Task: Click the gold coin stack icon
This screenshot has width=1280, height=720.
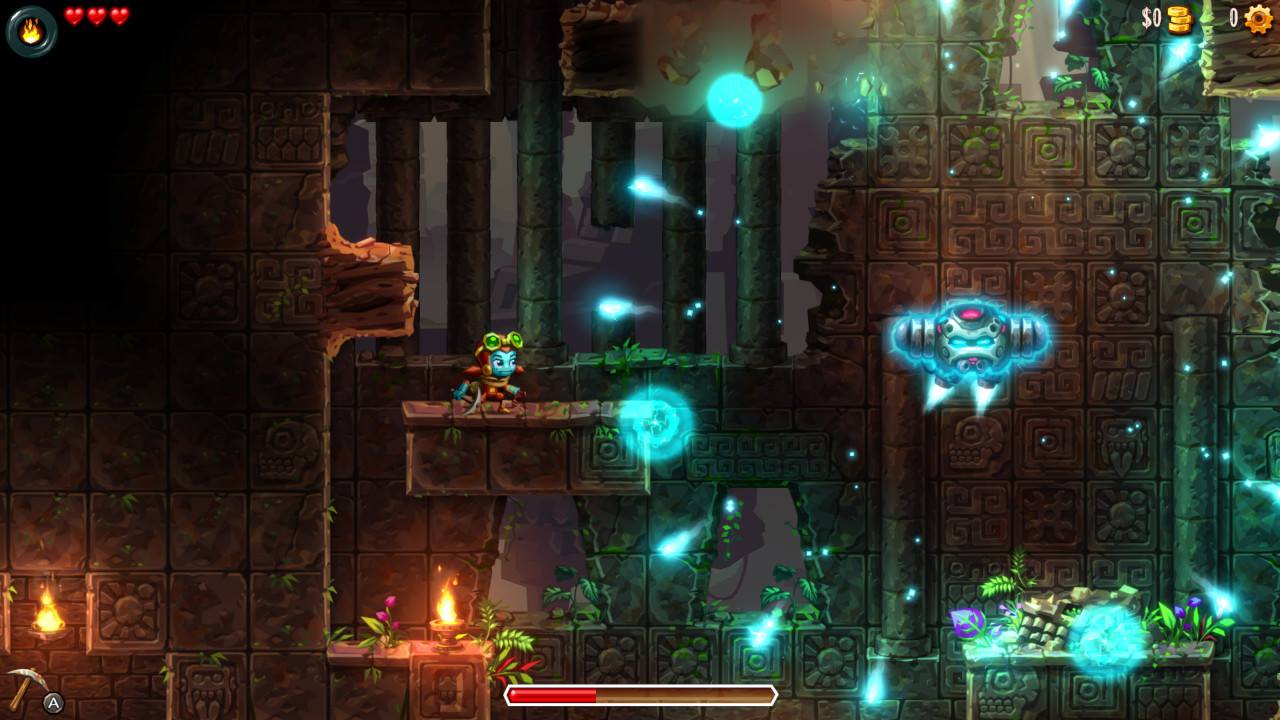Action: coord(1181,19)
